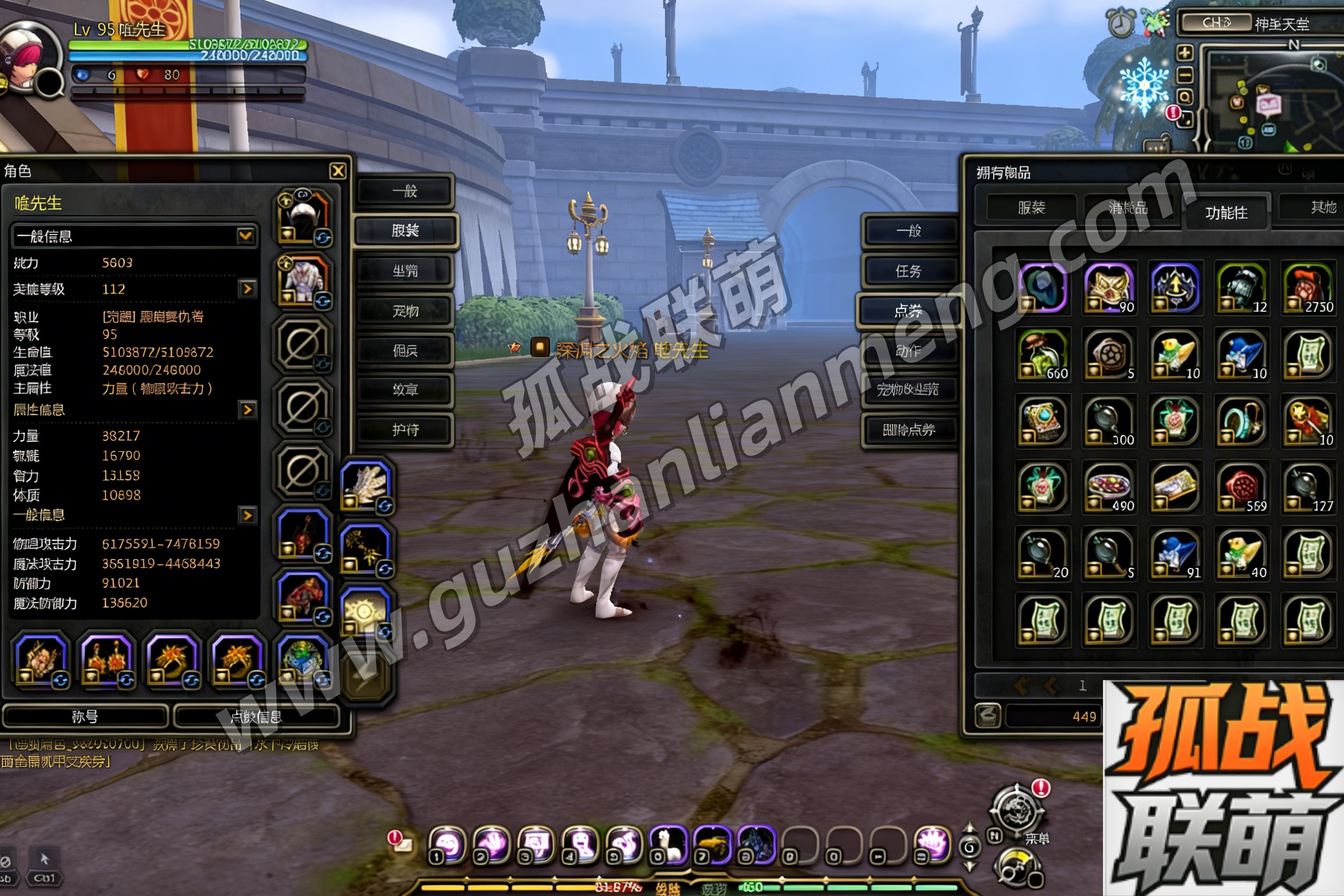Activate the skill in hotbar slot 1

(447, 845)
